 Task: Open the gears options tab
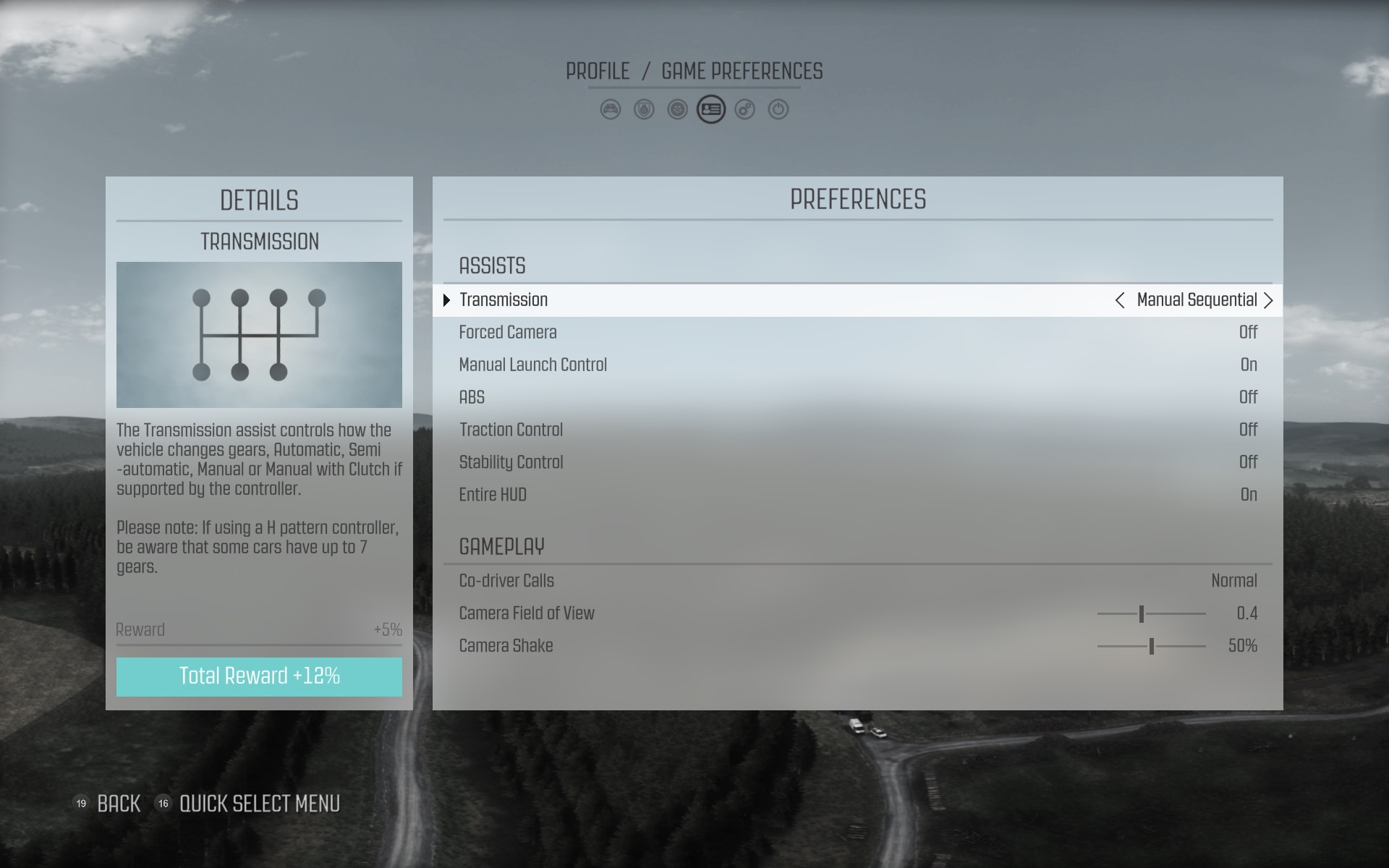(x=744, y=110)
